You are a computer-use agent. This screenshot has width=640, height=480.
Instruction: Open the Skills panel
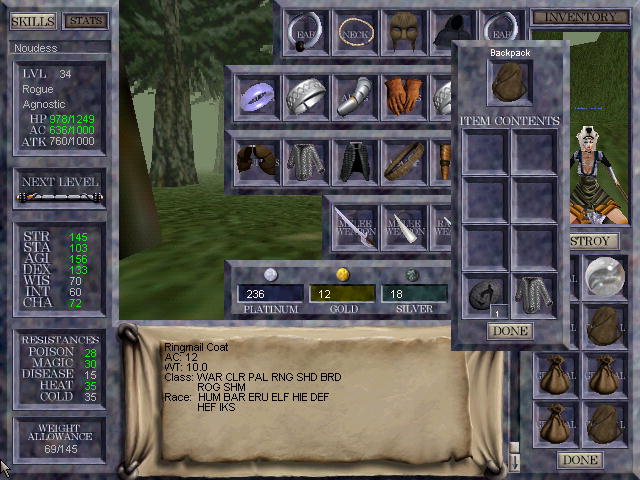(32, 21)
